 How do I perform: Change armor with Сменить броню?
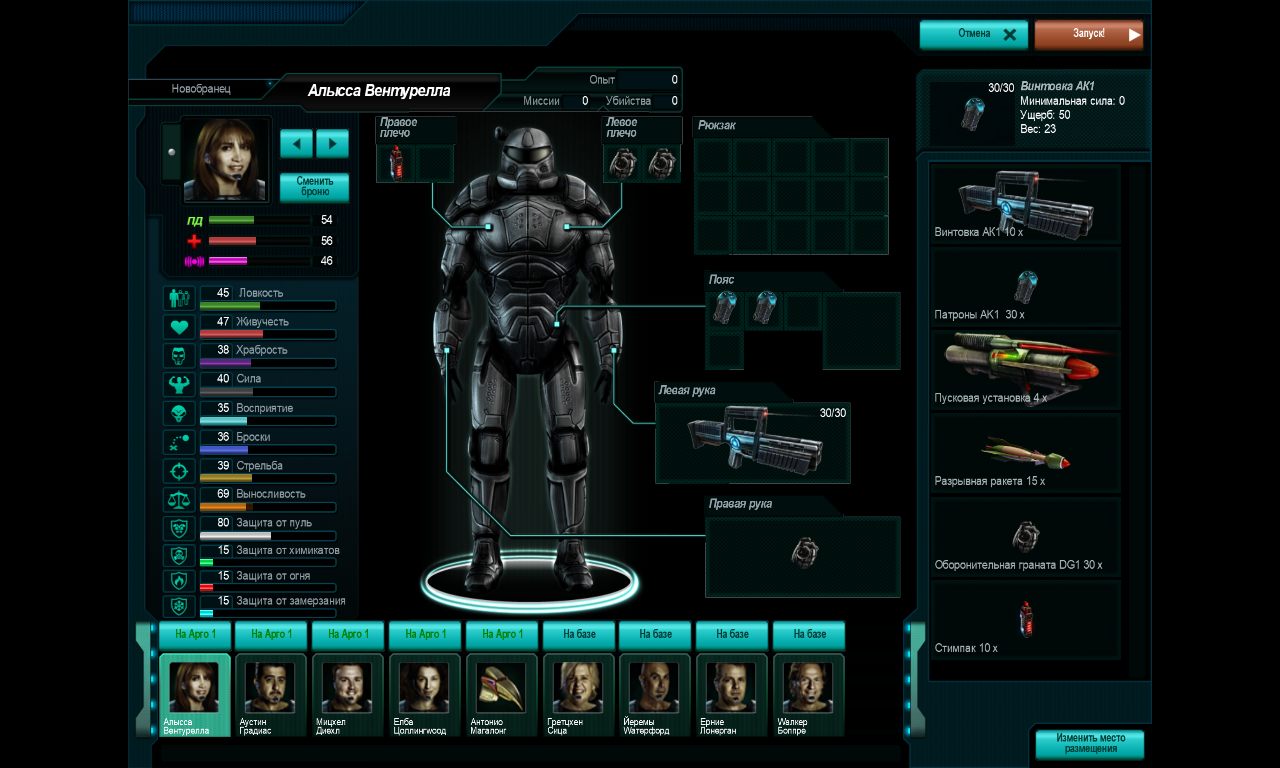(x=314, y=187)
